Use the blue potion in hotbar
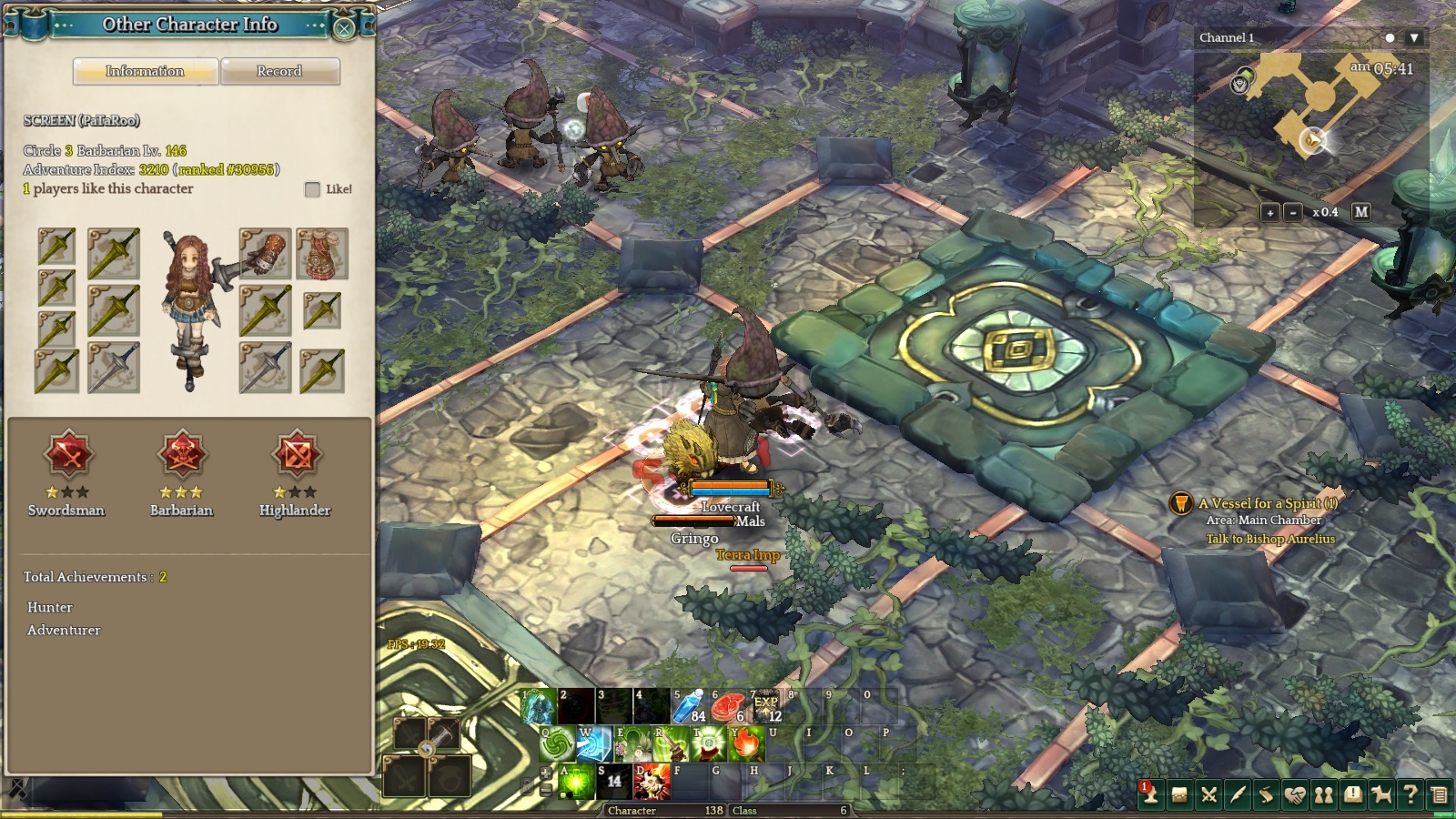Image resolution: width=1456 pixels, height=819 pixels. [689, 706]
